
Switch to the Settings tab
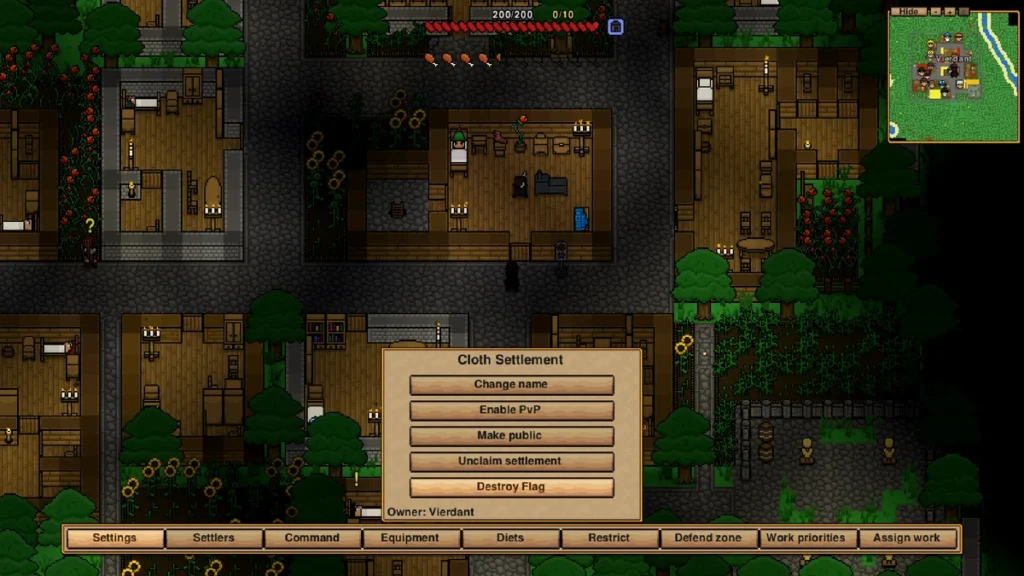point(115,538)
